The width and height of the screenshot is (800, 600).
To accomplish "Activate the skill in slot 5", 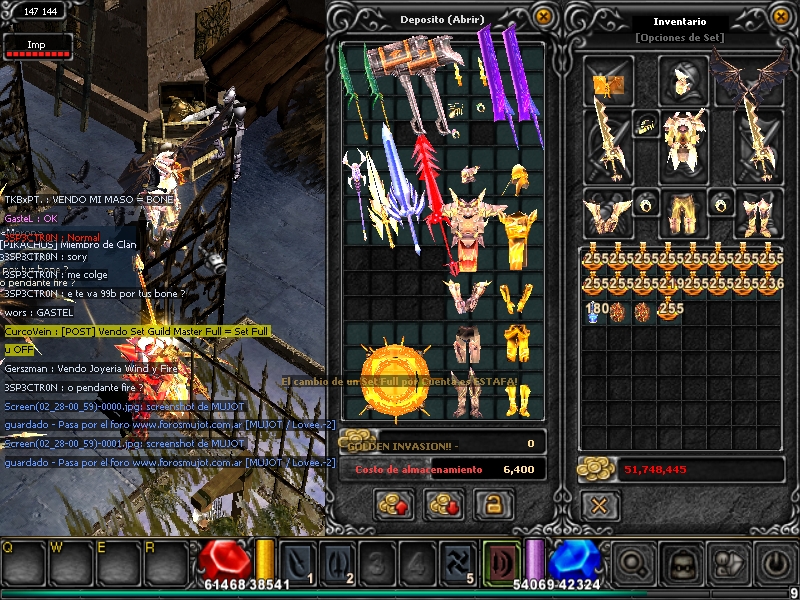I will coord(457,563).
